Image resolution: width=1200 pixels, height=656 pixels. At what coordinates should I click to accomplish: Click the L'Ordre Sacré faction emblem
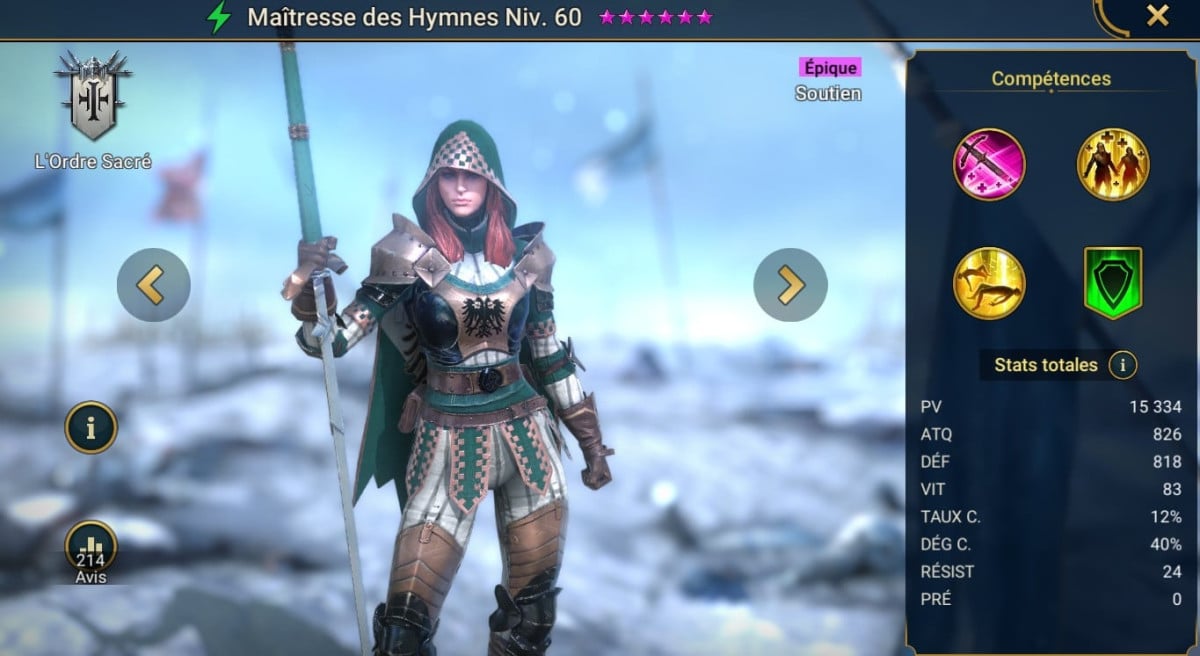tap(92, 96)
